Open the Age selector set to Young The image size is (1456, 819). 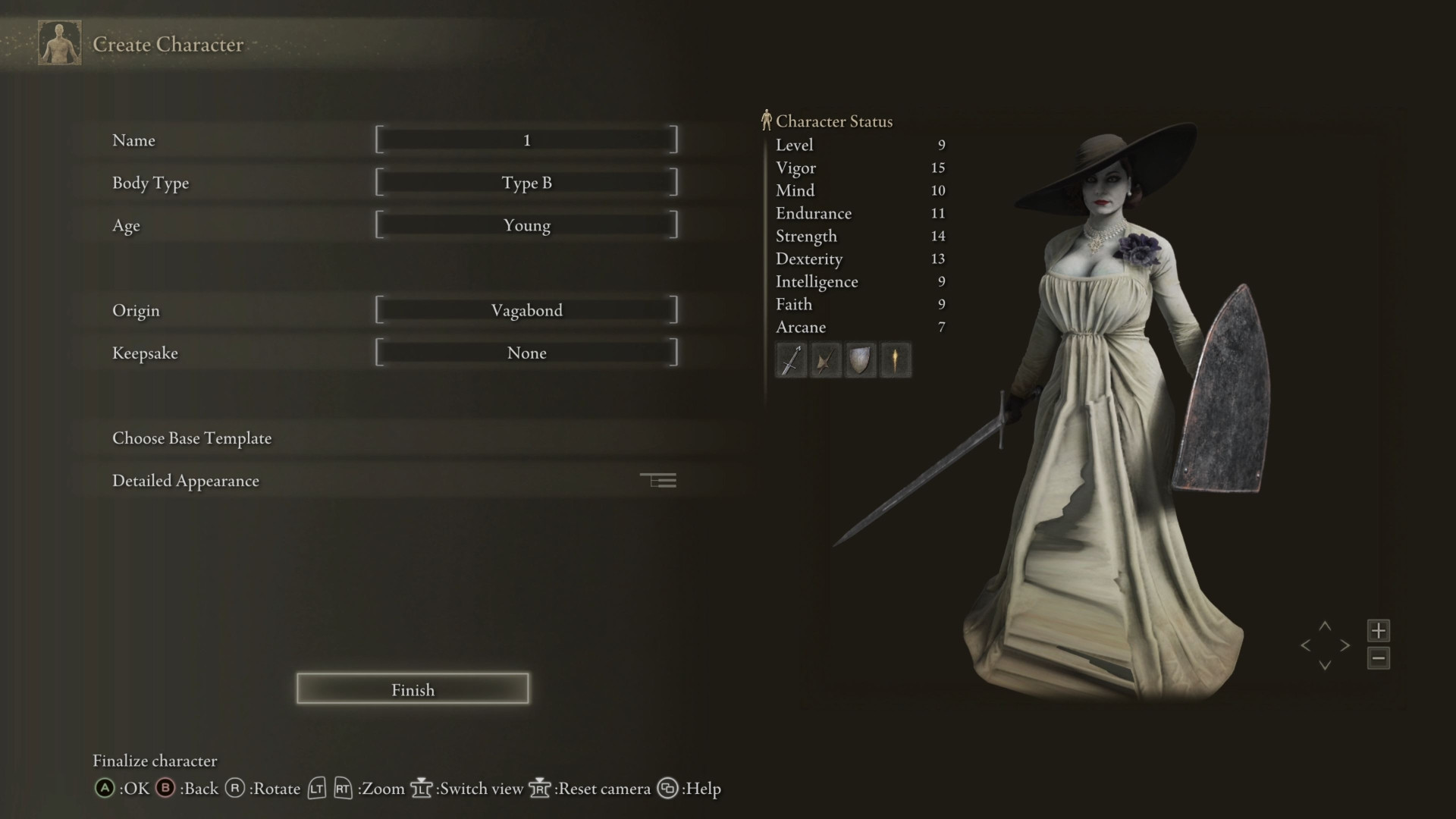pyautogui.click(x=526, y=224)
